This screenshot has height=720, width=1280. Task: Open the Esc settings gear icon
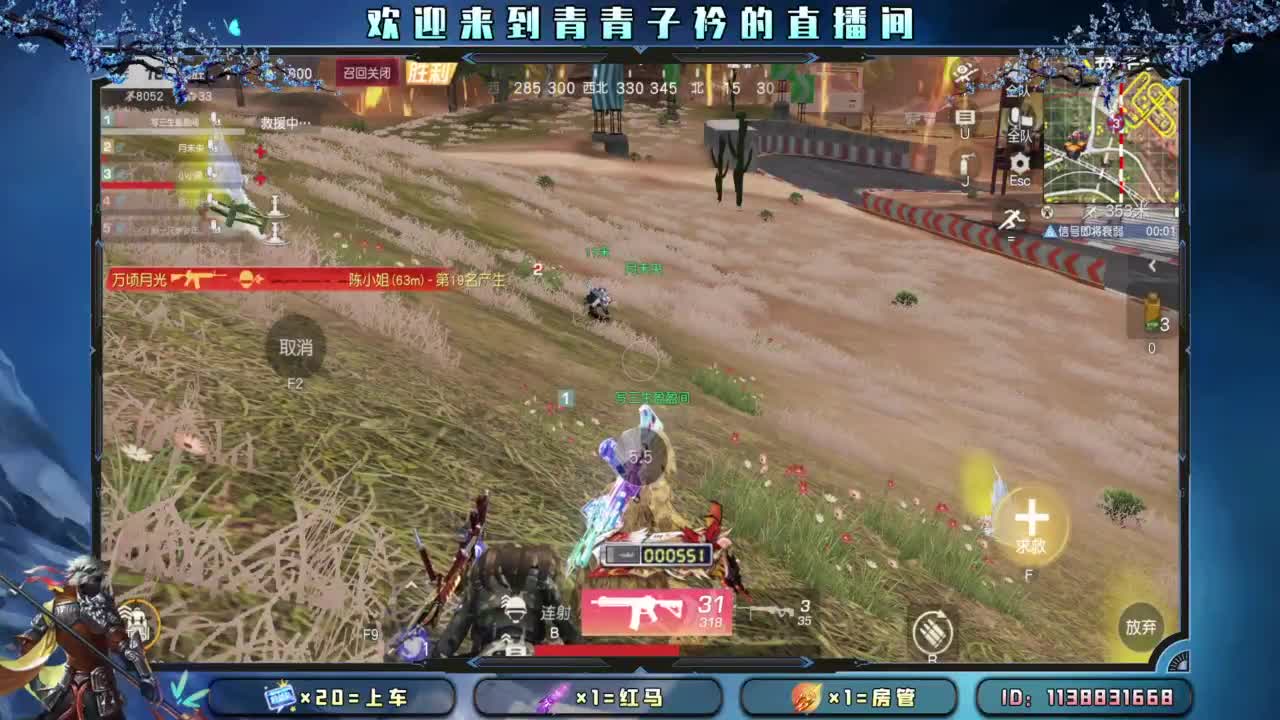tap(1019, 162)
